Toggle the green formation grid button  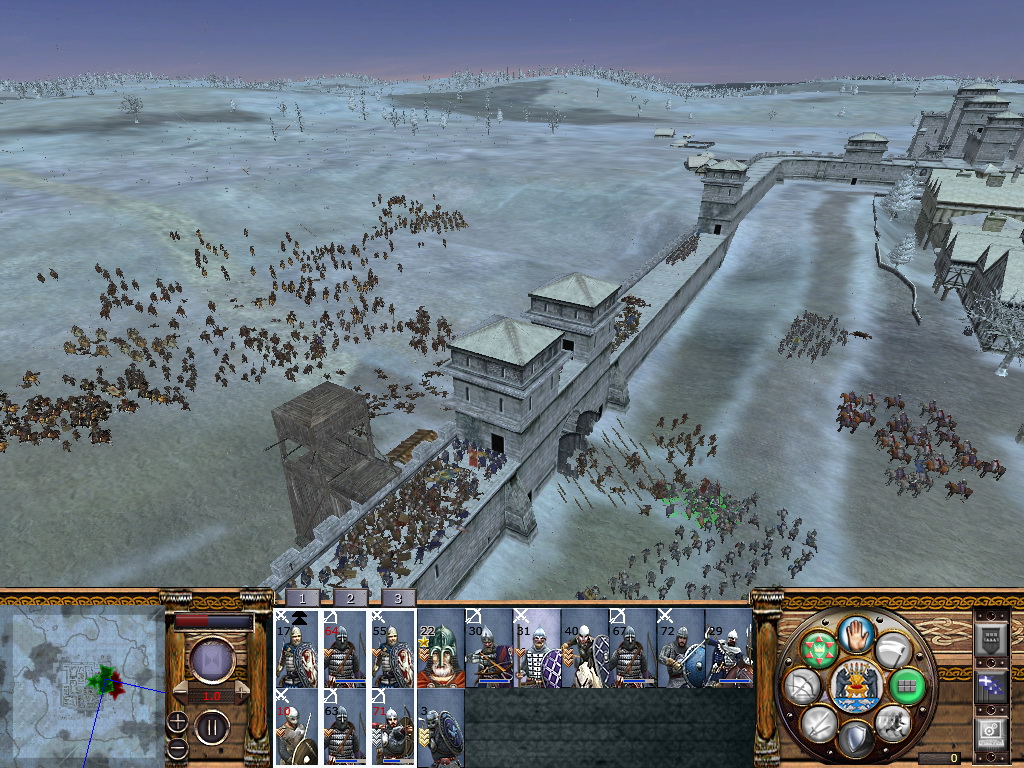click(906, 686)
